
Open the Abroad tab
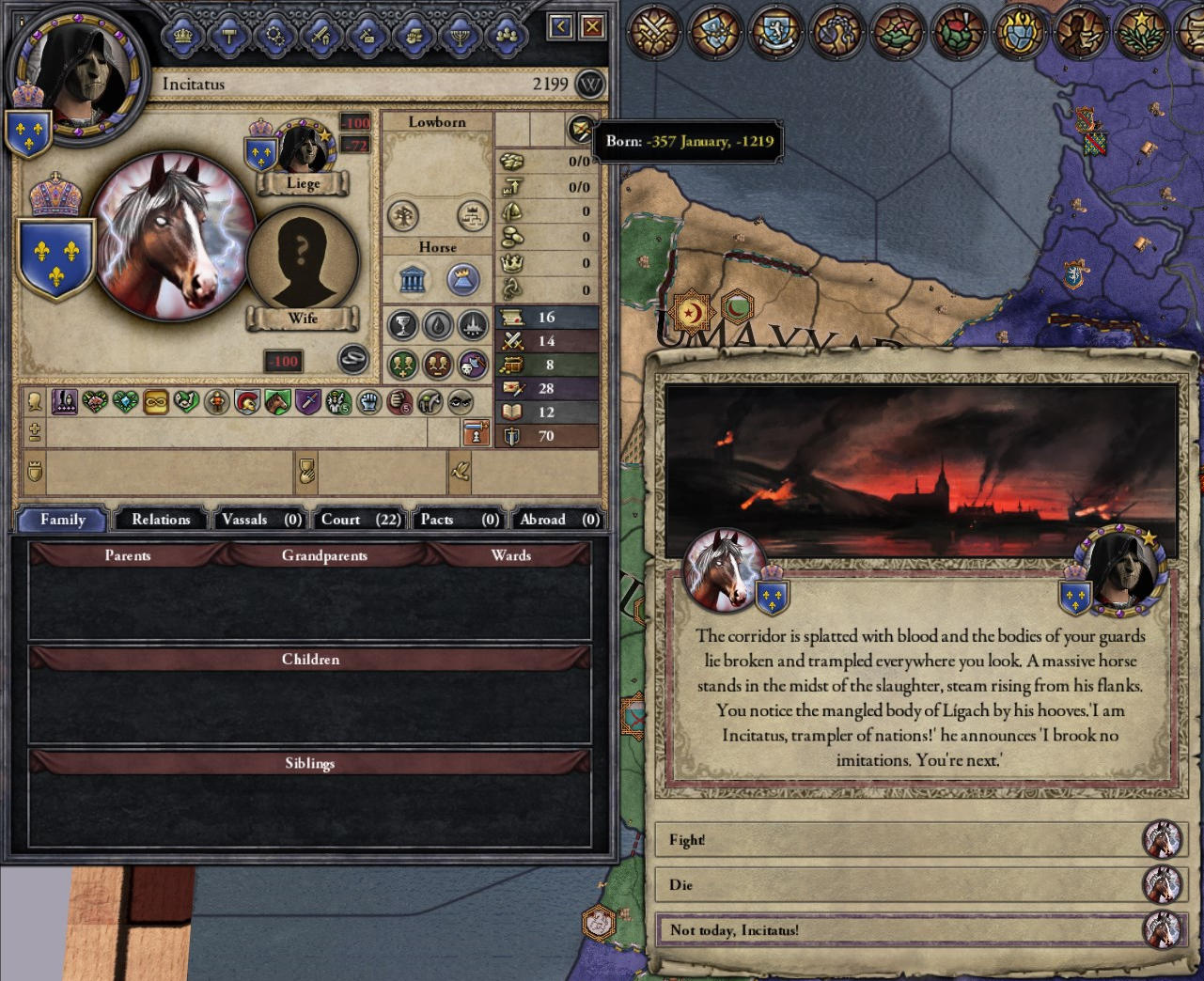point(558,520)
